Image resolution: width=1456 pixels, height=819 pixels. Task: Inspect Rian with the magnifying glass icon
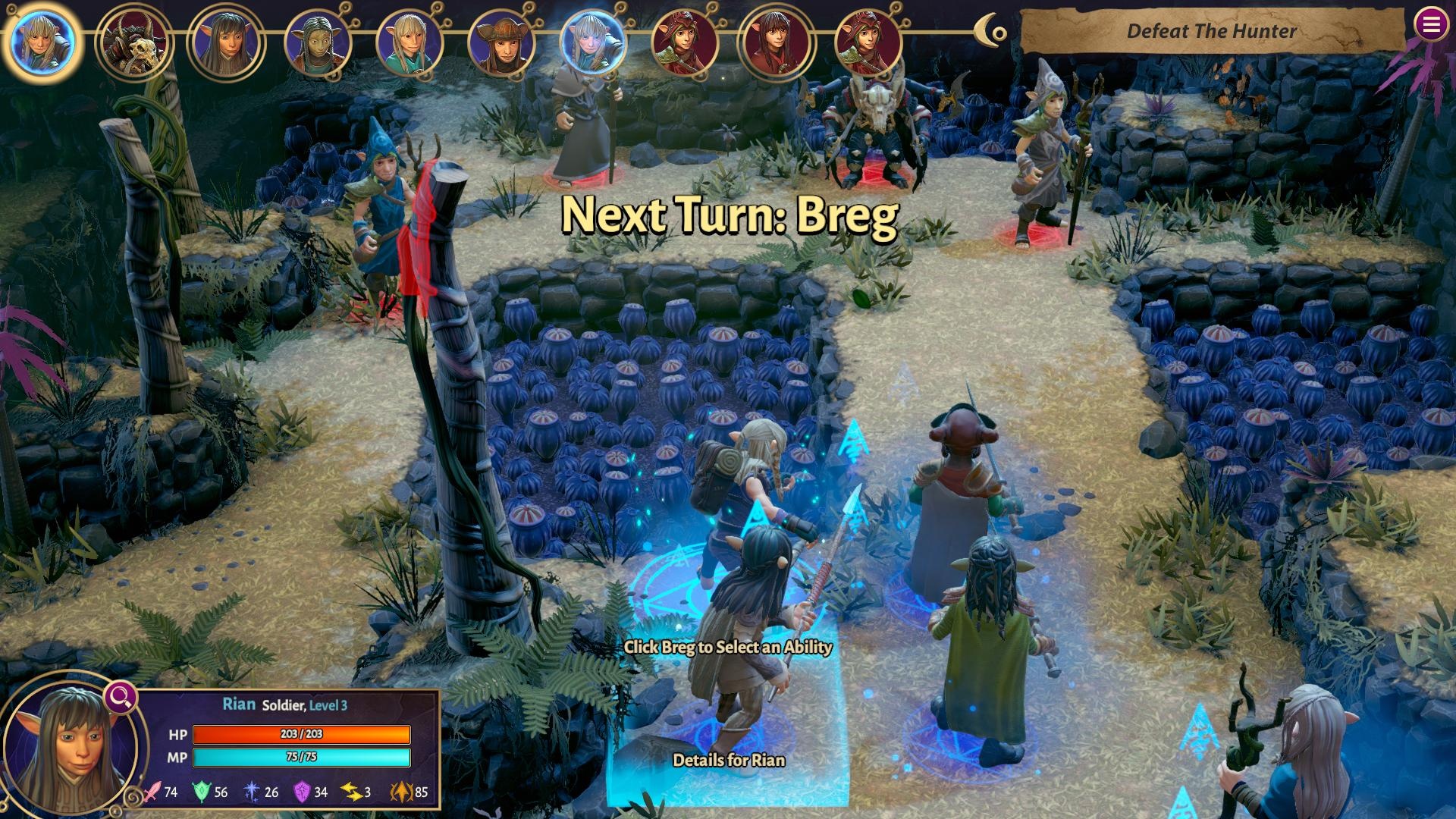[121, 696]
